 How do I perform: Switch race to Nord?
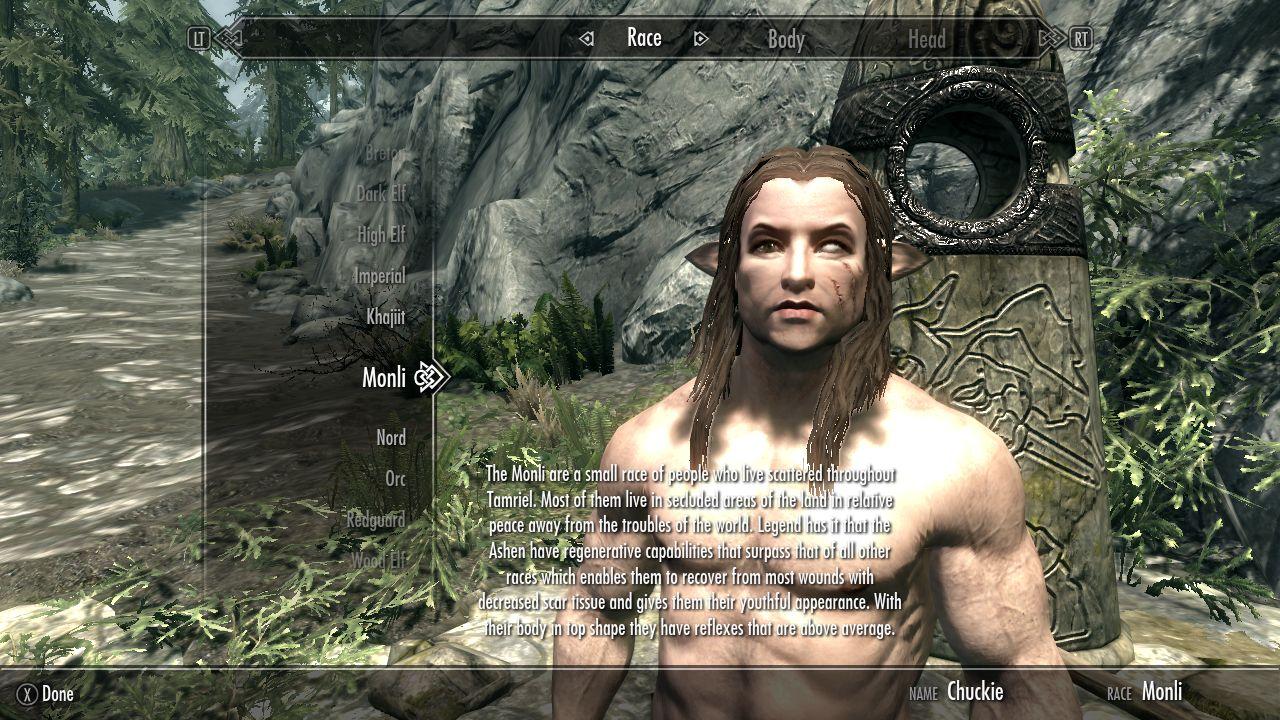pos(391,438)
